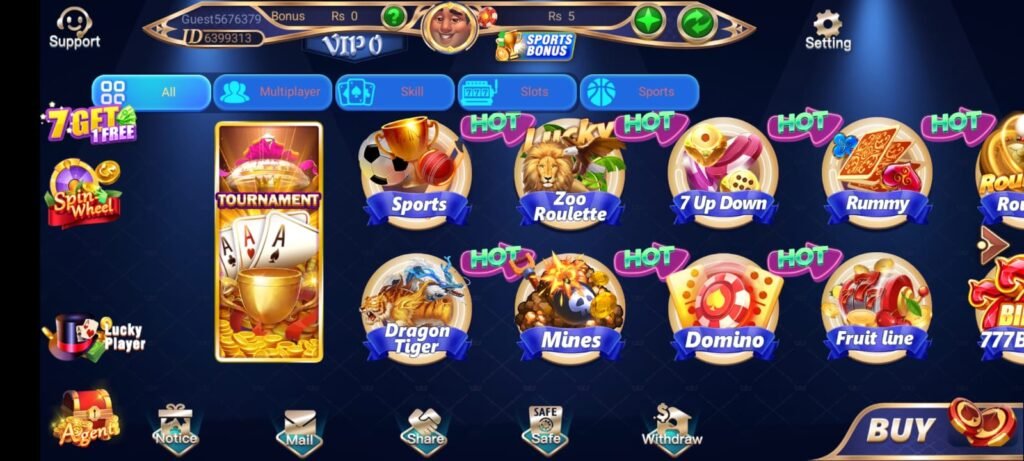Open the Tournament banner
The height and width of the screenshot is (461, 1024).
click(x=269, y=241)
